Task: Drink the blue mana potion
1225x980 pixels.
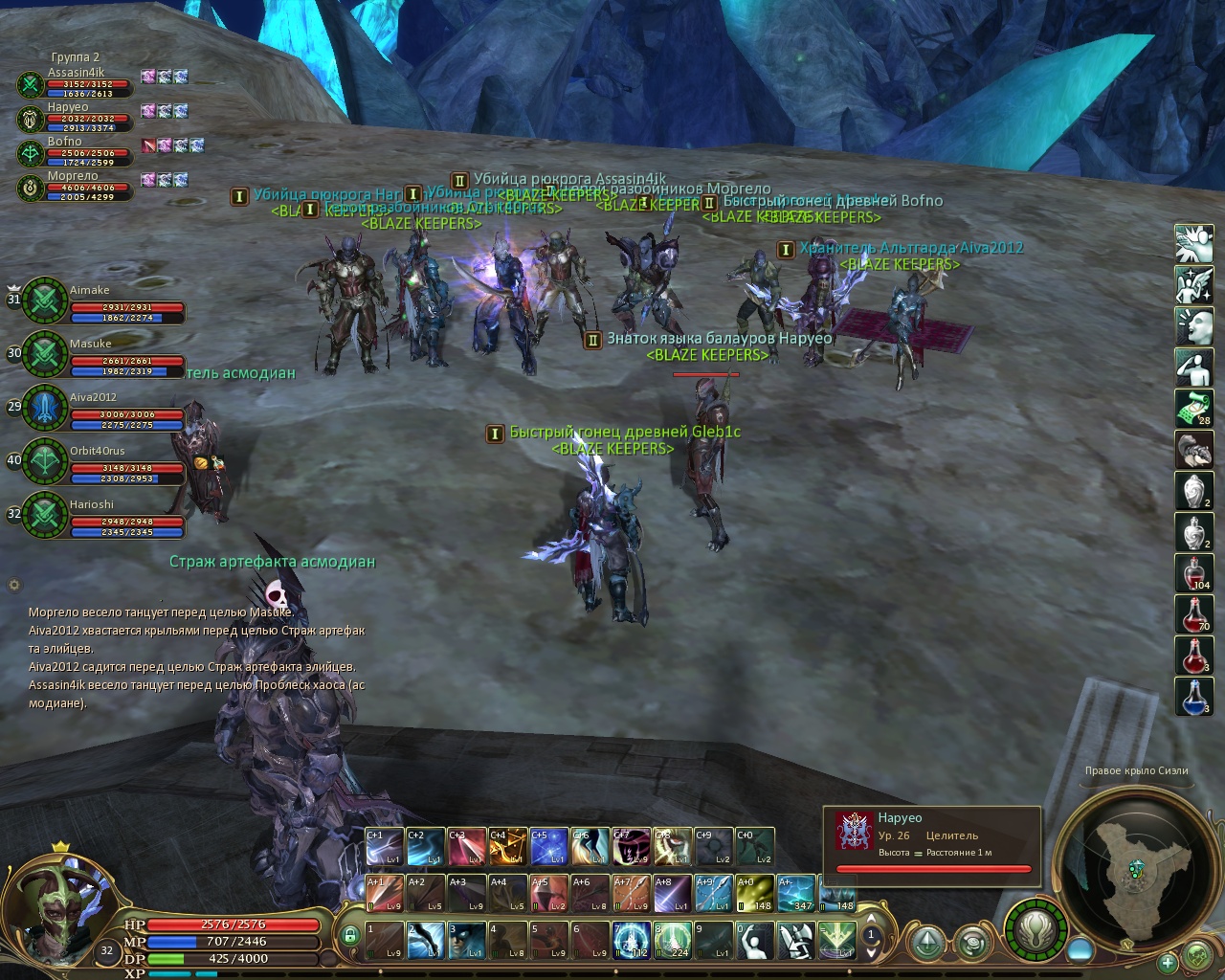Action: click(x=1193, y=696)
